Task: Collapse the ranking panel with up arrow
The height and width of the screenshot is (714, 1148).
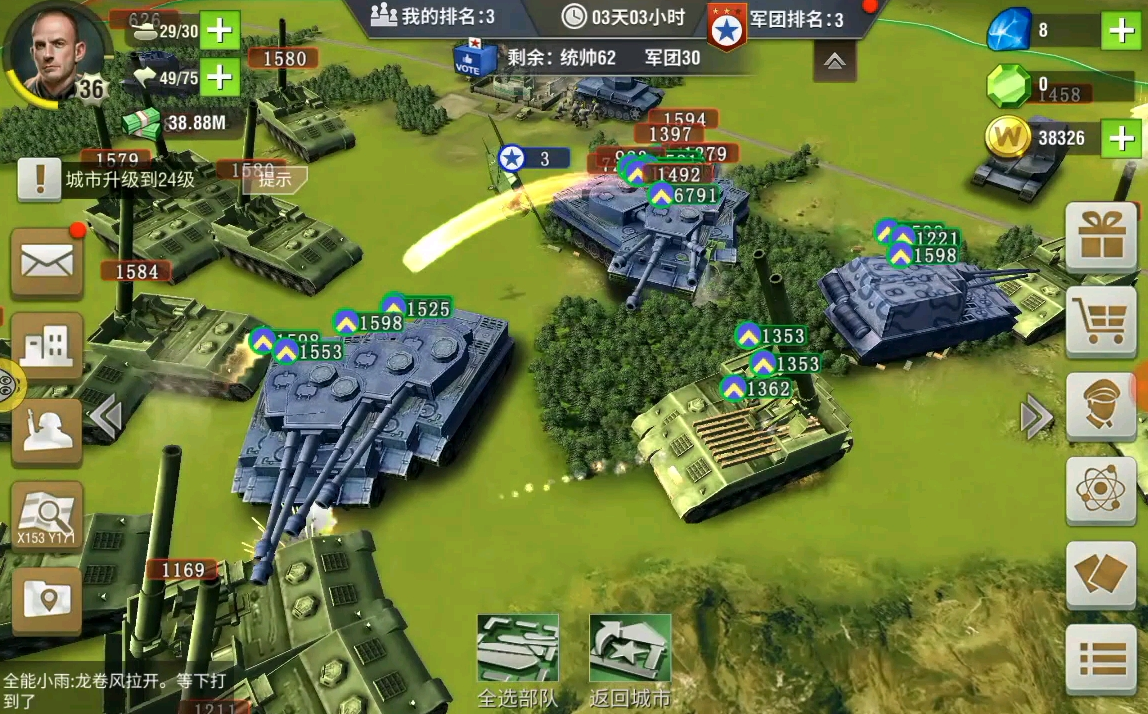Action: (835, 62)
